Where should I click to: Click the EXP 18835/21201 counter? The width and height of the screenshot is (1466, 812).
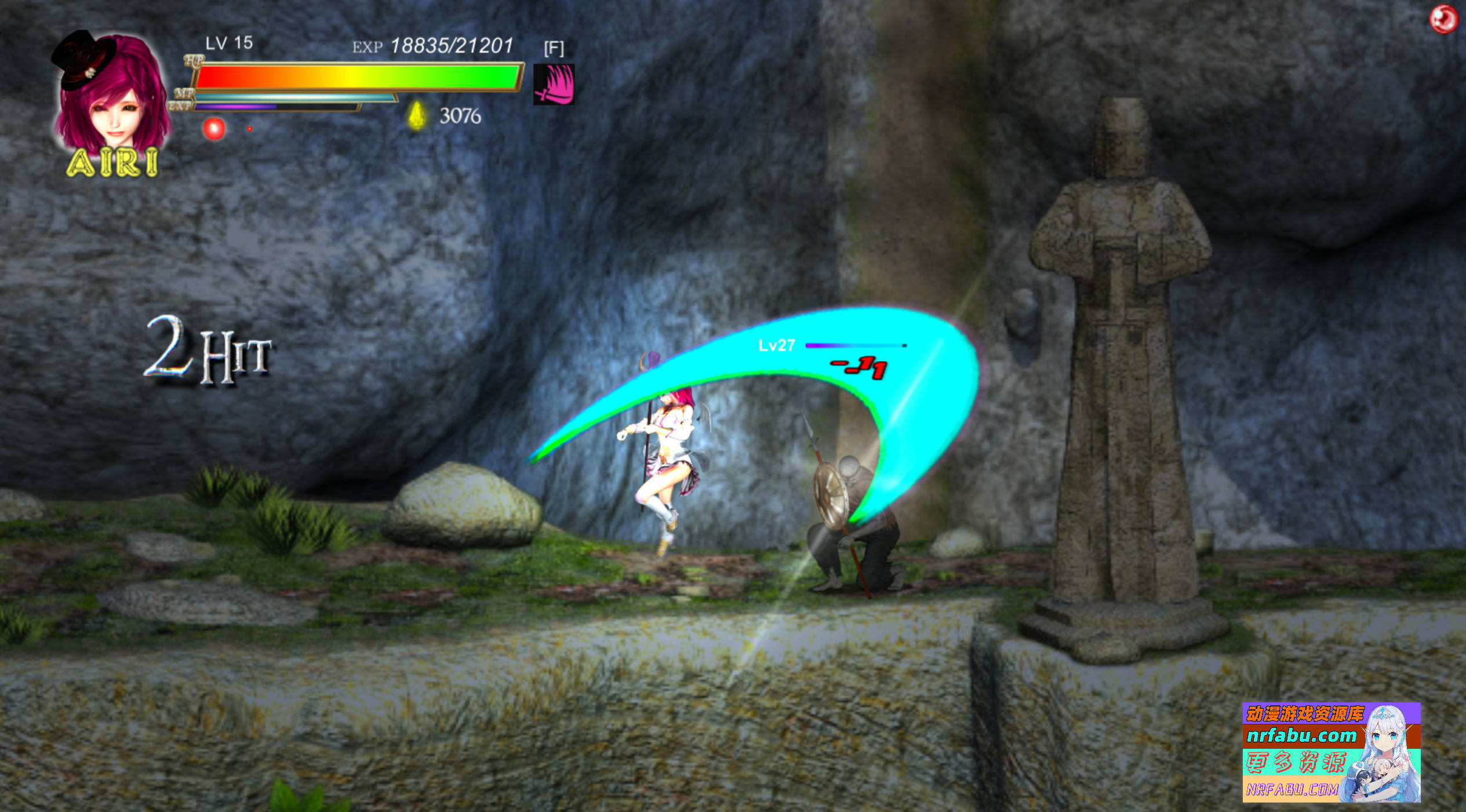434,45
